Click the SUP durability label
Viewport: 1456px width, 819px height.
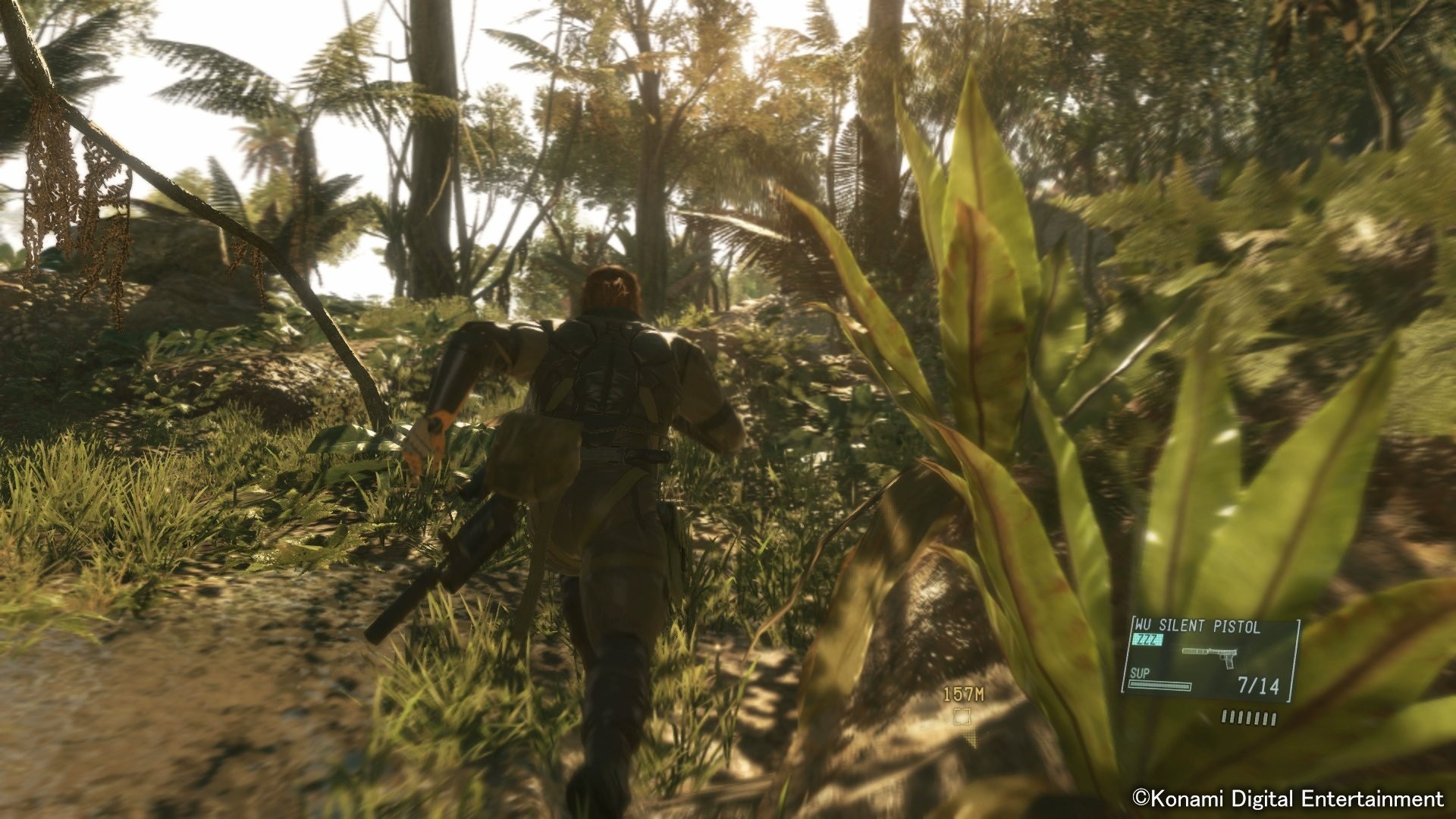(x=1140, y=673)
